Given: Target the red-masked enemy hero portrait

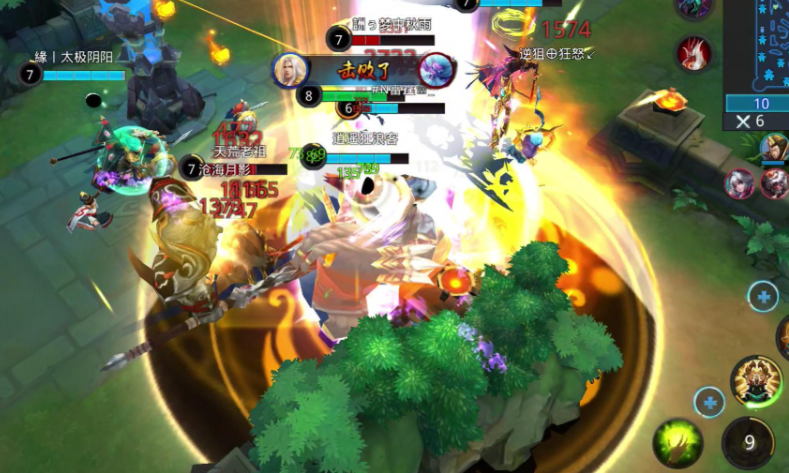Looking at the screenshot, I should [775, 184].
